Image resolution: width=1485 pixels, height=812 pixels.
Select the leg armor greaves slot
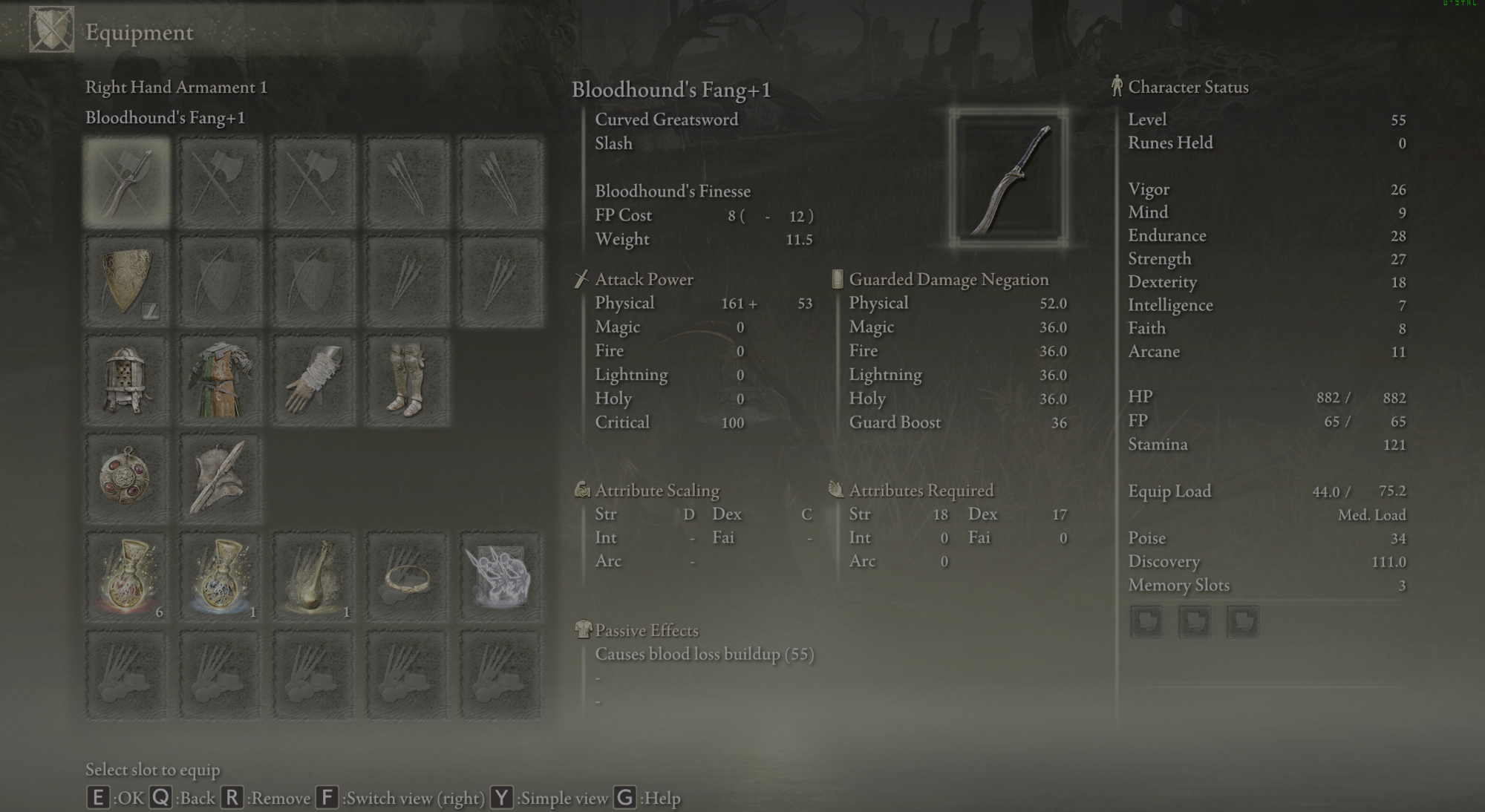(407, 380)
